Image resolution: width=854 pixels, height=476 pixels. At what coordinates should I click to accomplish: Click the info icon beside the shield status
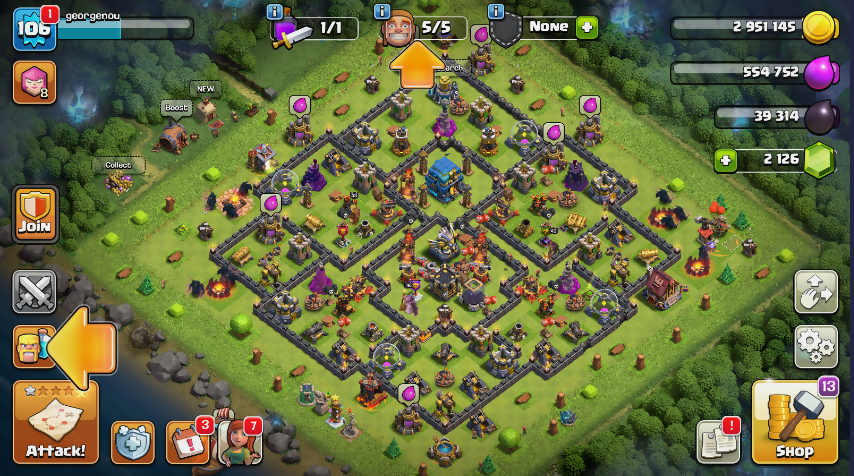point(495,12)
